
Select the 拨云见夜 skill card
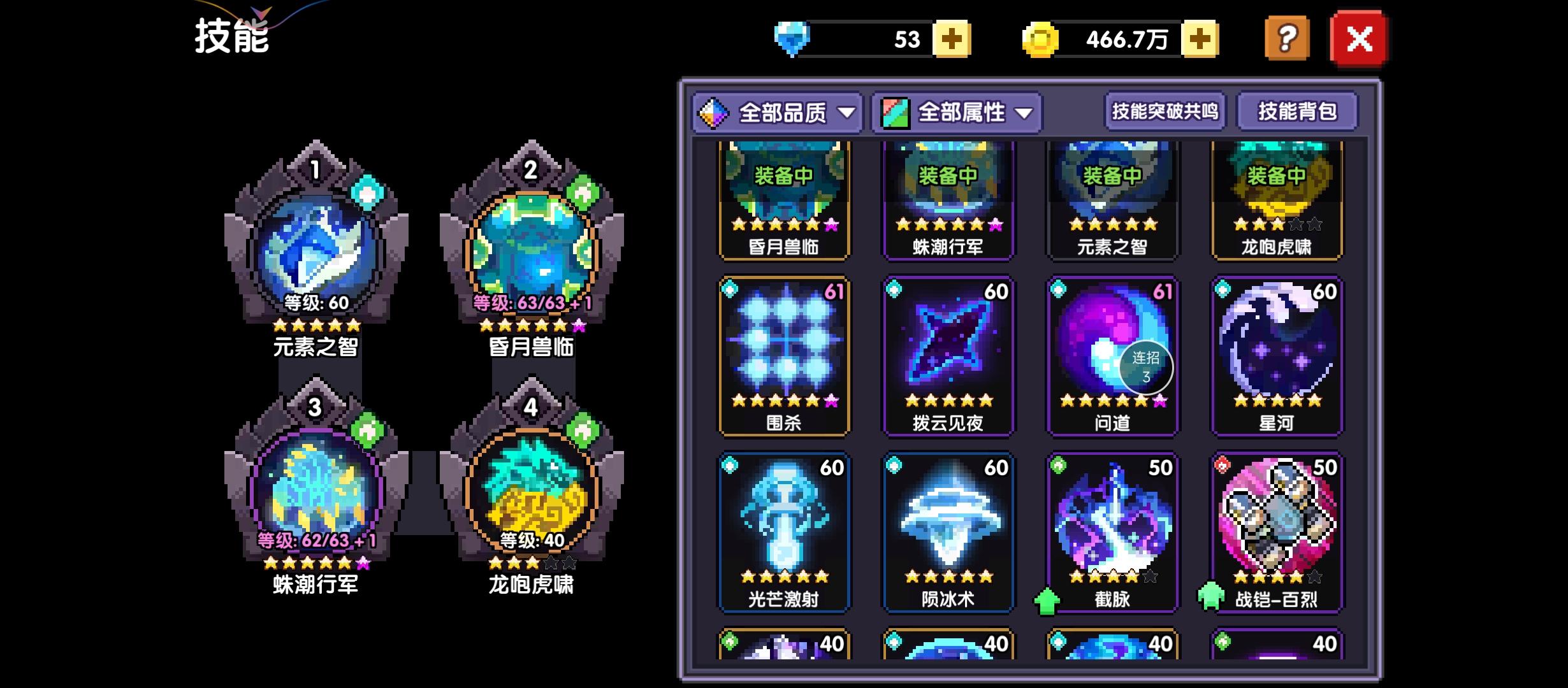pos(949,354)
